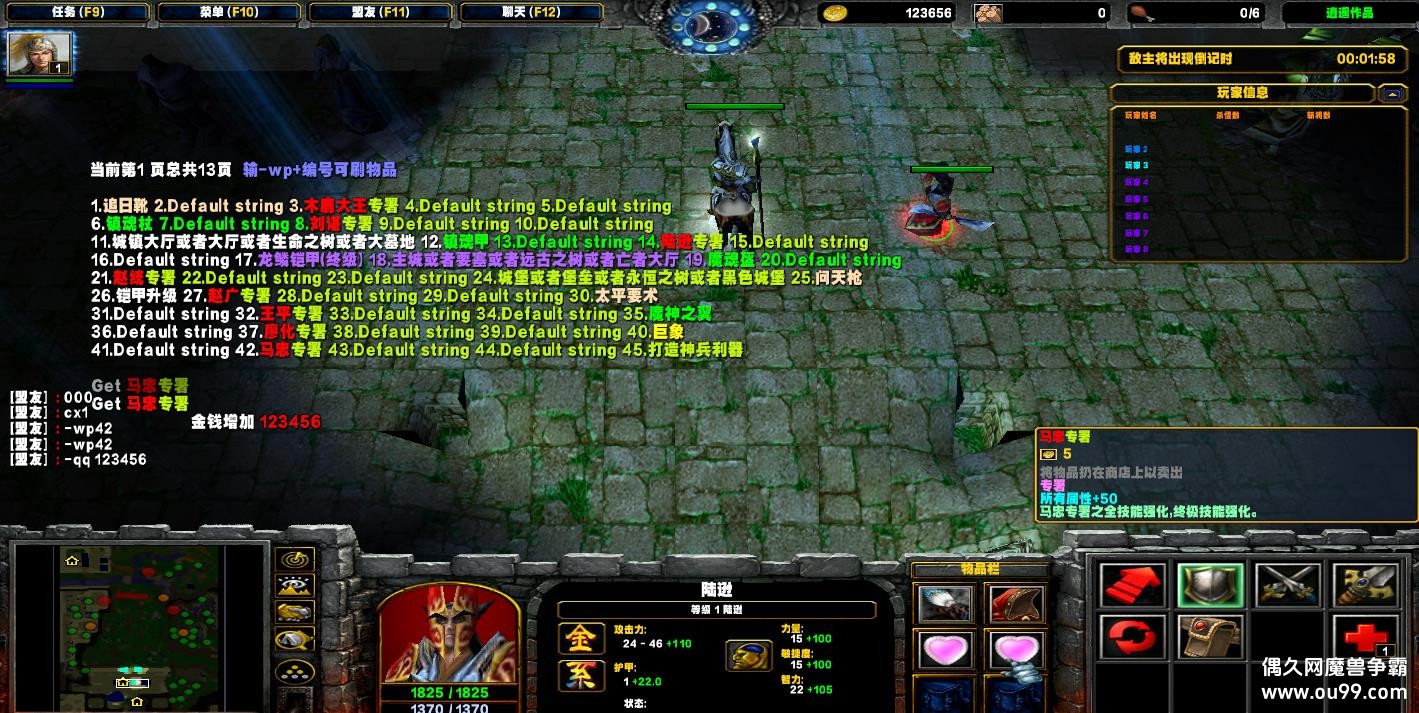1419x713 pixels.
Task: Use the red circular arrows ability
Action: (x=1133, y=638)
